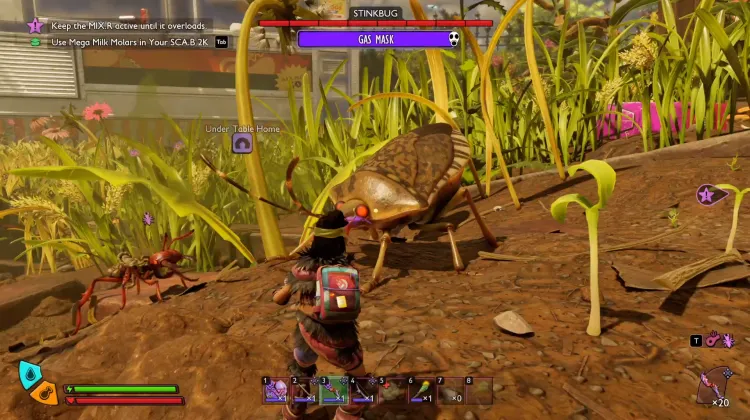Equip the torch in hotbar slot 6
The image size is (750, 420).
[x=421, y=390]
